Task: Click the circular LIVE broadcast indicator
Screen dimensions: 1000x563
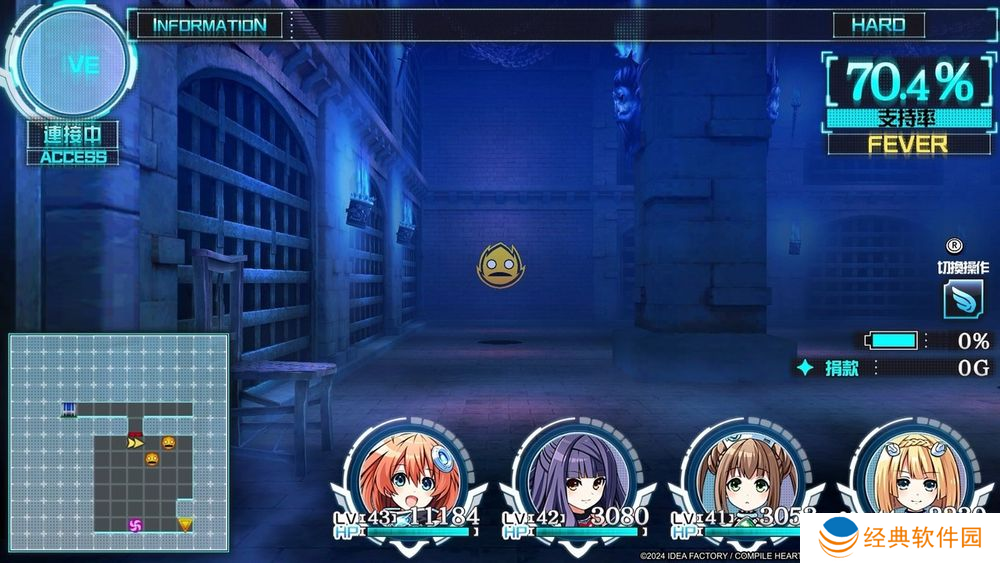Action: coord(73,64)
